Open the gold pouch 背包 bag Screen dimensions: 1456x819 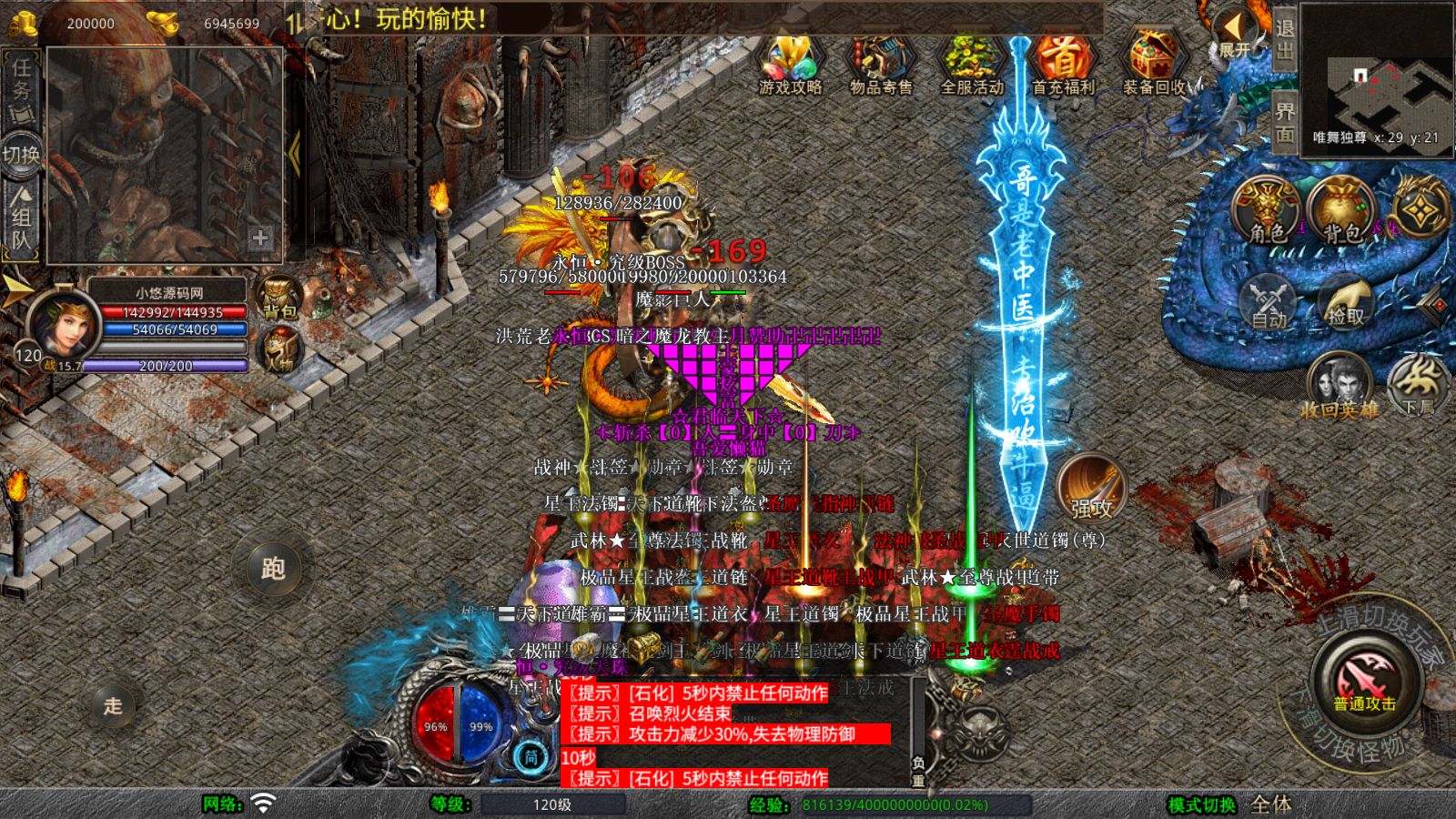pyautogui.click(x=1340, y=211)
